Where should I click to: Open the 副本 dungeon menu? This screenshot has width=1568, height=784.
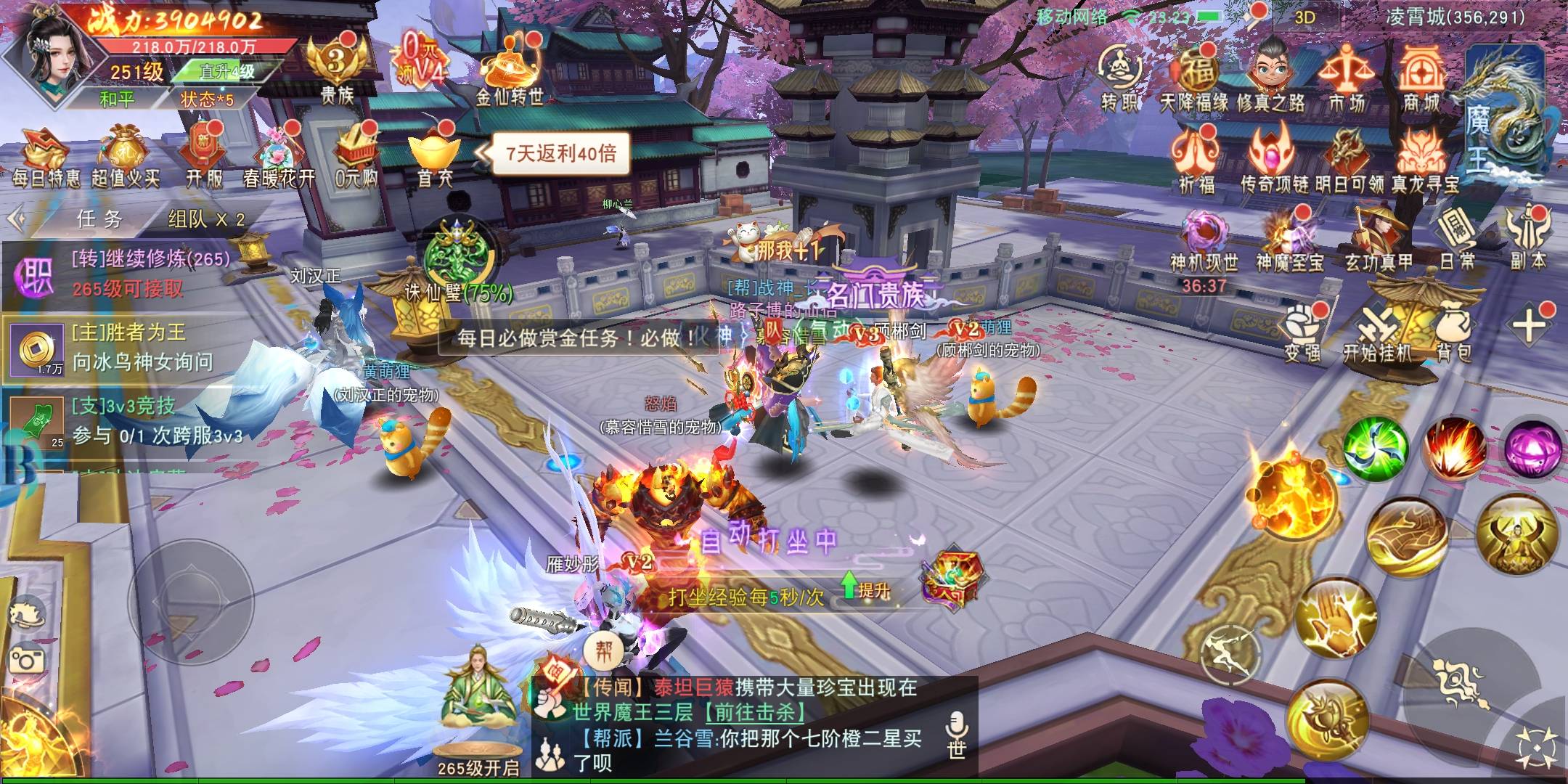(1529, 240)
